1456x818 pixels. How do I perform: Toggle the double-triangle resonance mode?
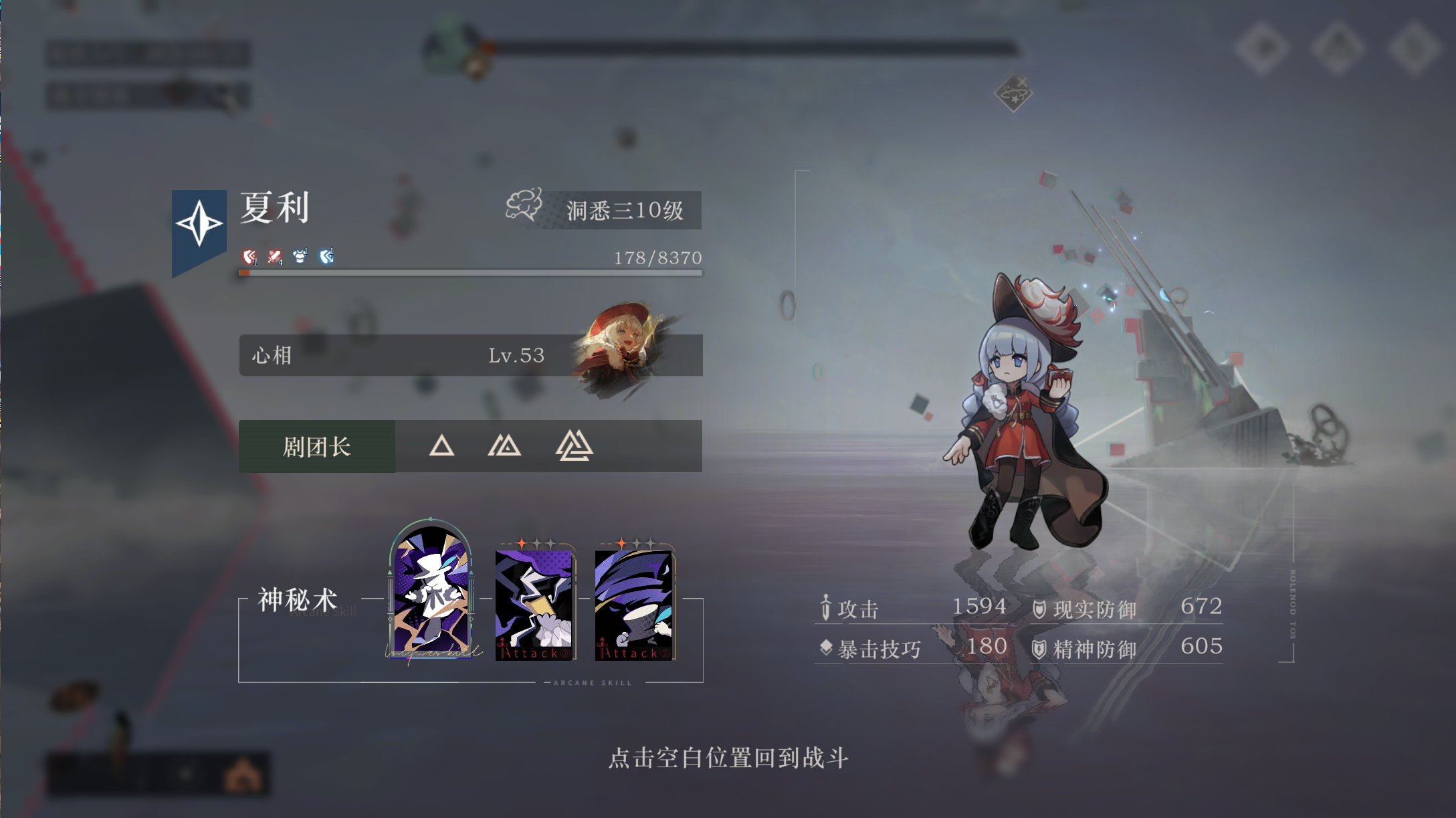(506, 446)
